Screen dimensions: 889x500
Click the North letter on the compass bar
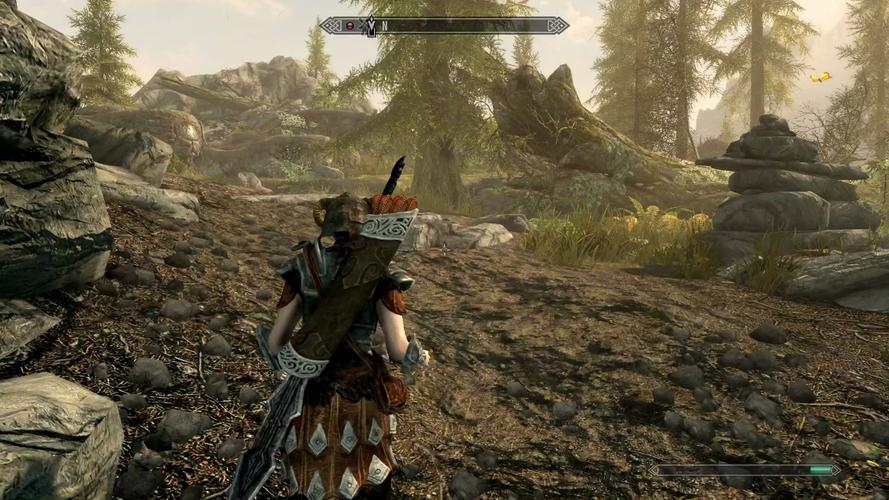pos(384,26)
